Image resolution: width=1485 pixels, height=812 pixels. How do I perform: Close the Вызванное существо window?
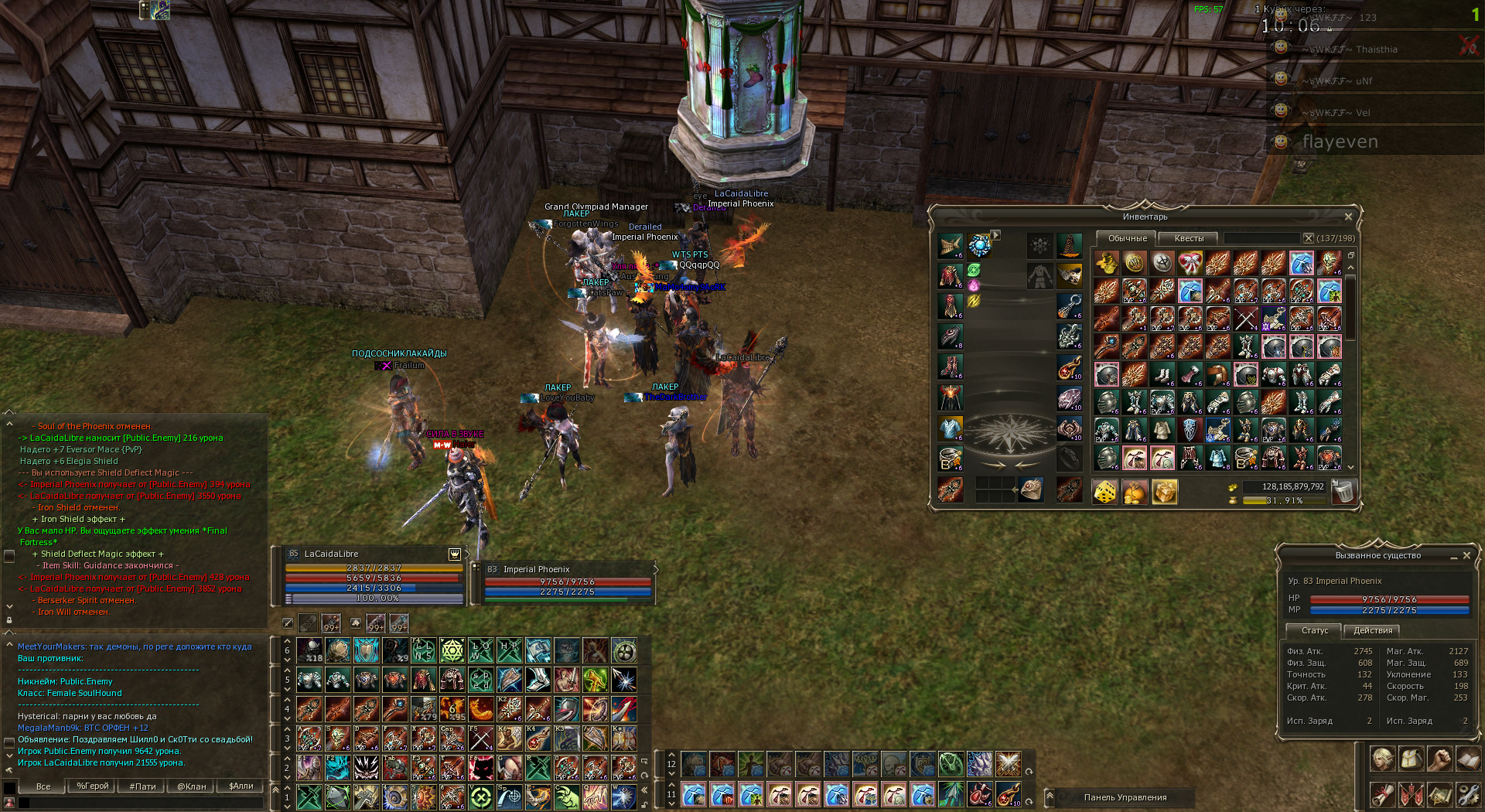(x=1466, y=555)
